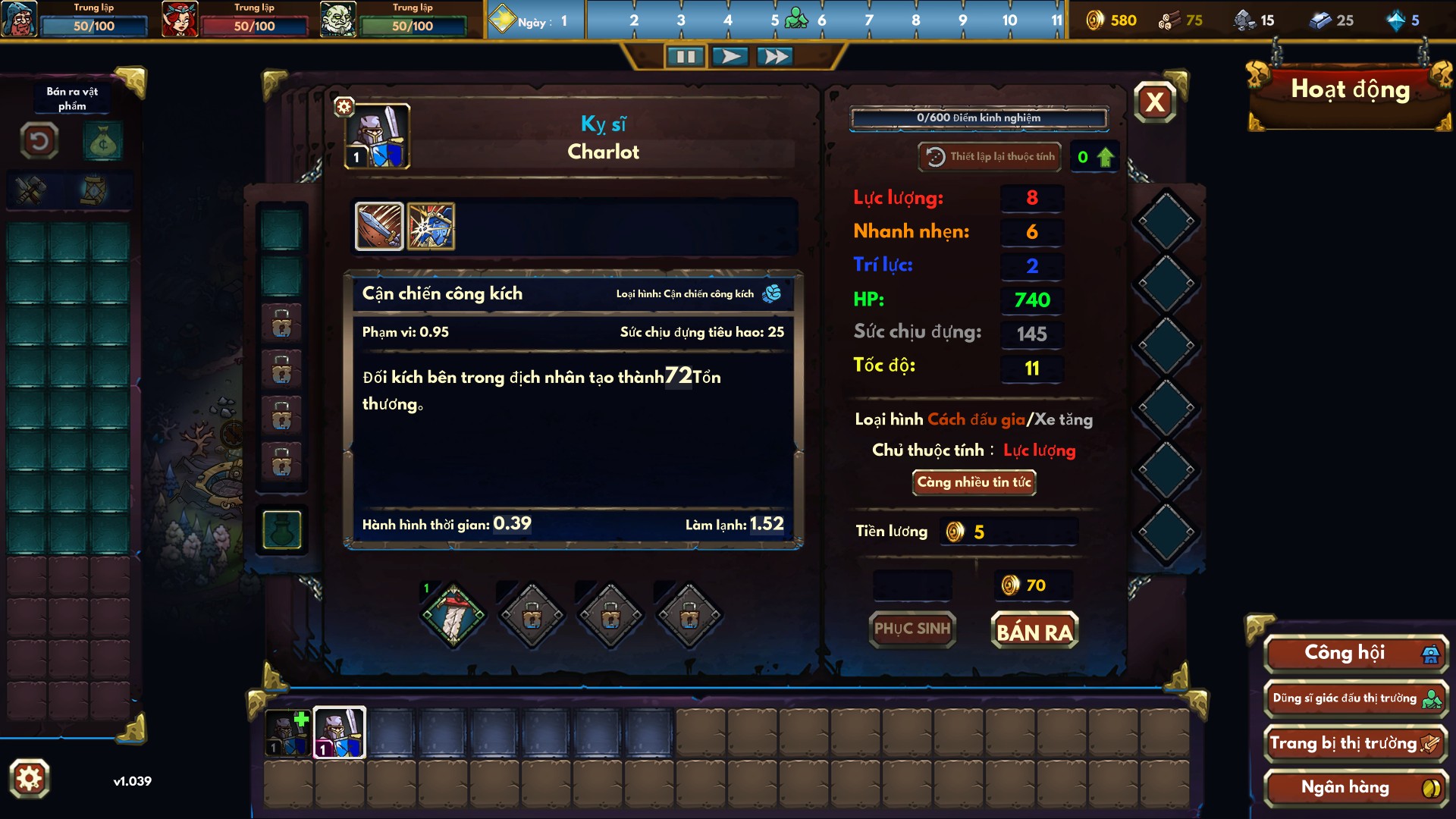Select the sword slash skill icon
Image resolution: width=1456 pixels, height=819 pixels.
[379, 226]
